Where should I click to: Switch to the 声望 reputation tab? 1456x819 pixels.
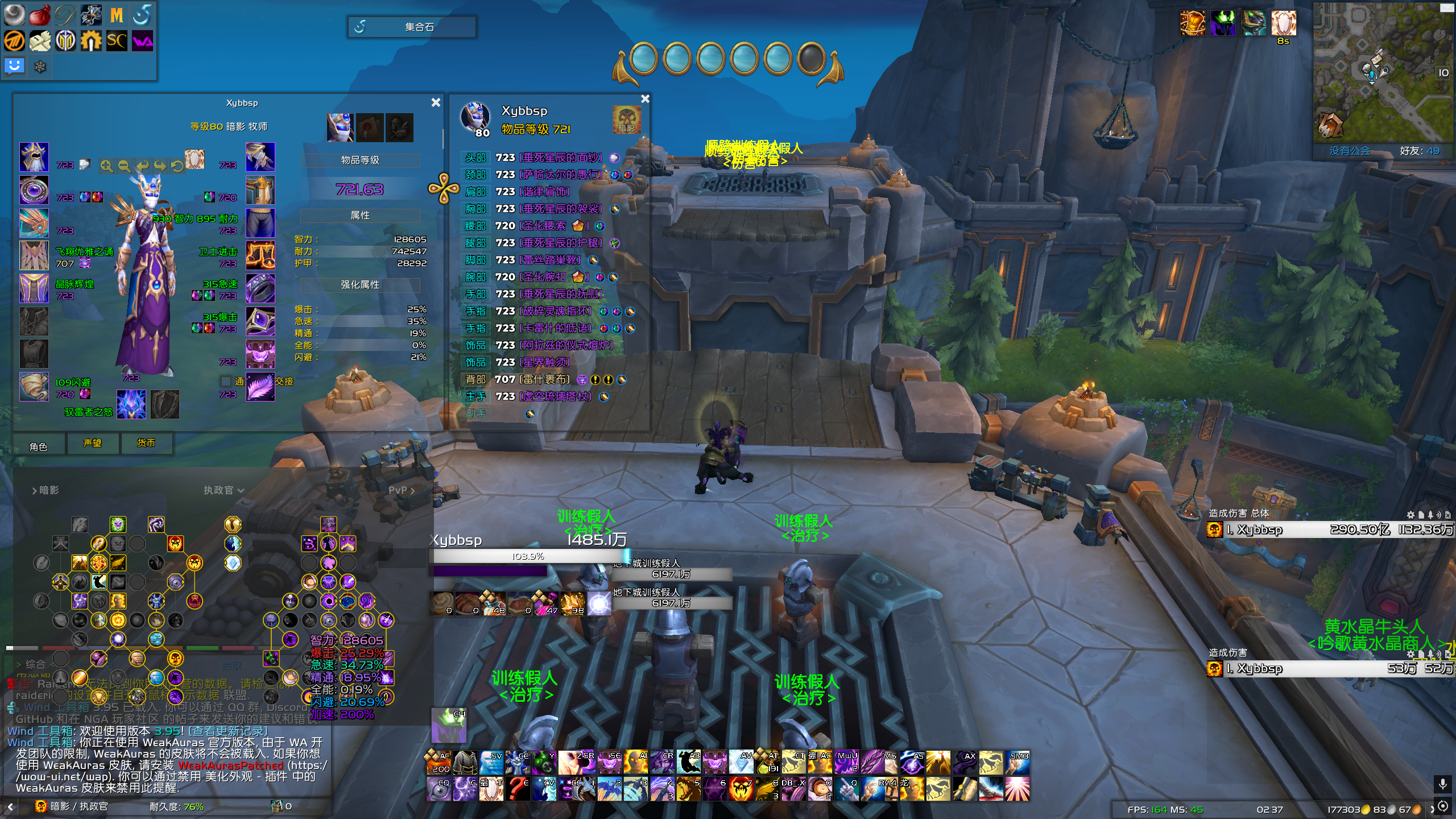point(92,443)
